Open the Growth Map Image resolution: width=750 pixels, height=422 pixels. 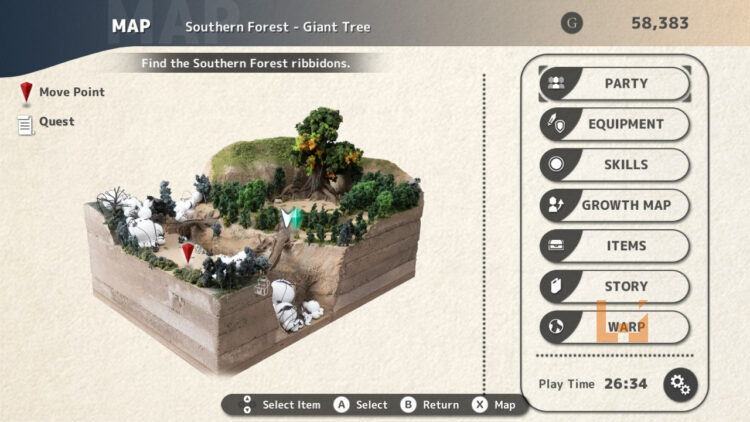tap(615, 205)
